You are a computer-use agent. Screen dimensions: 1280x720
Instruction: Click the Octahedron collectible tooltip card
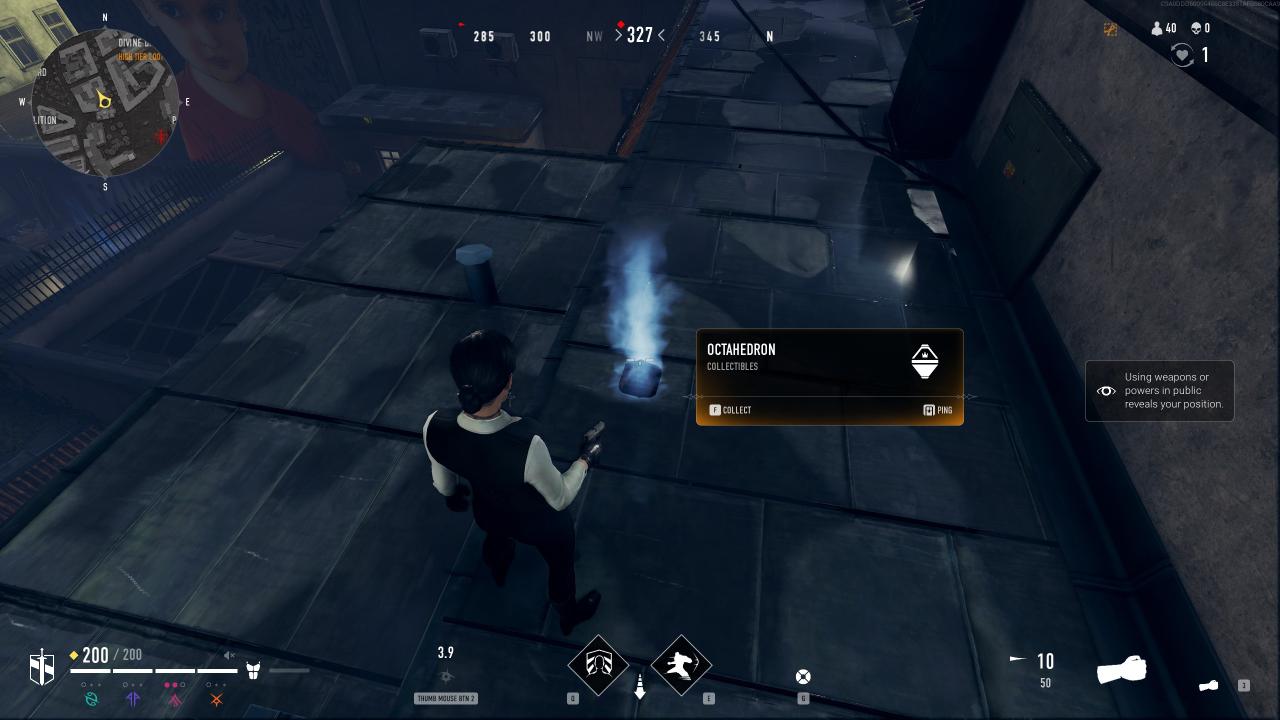pyautogui.click(x=829, y=377)
